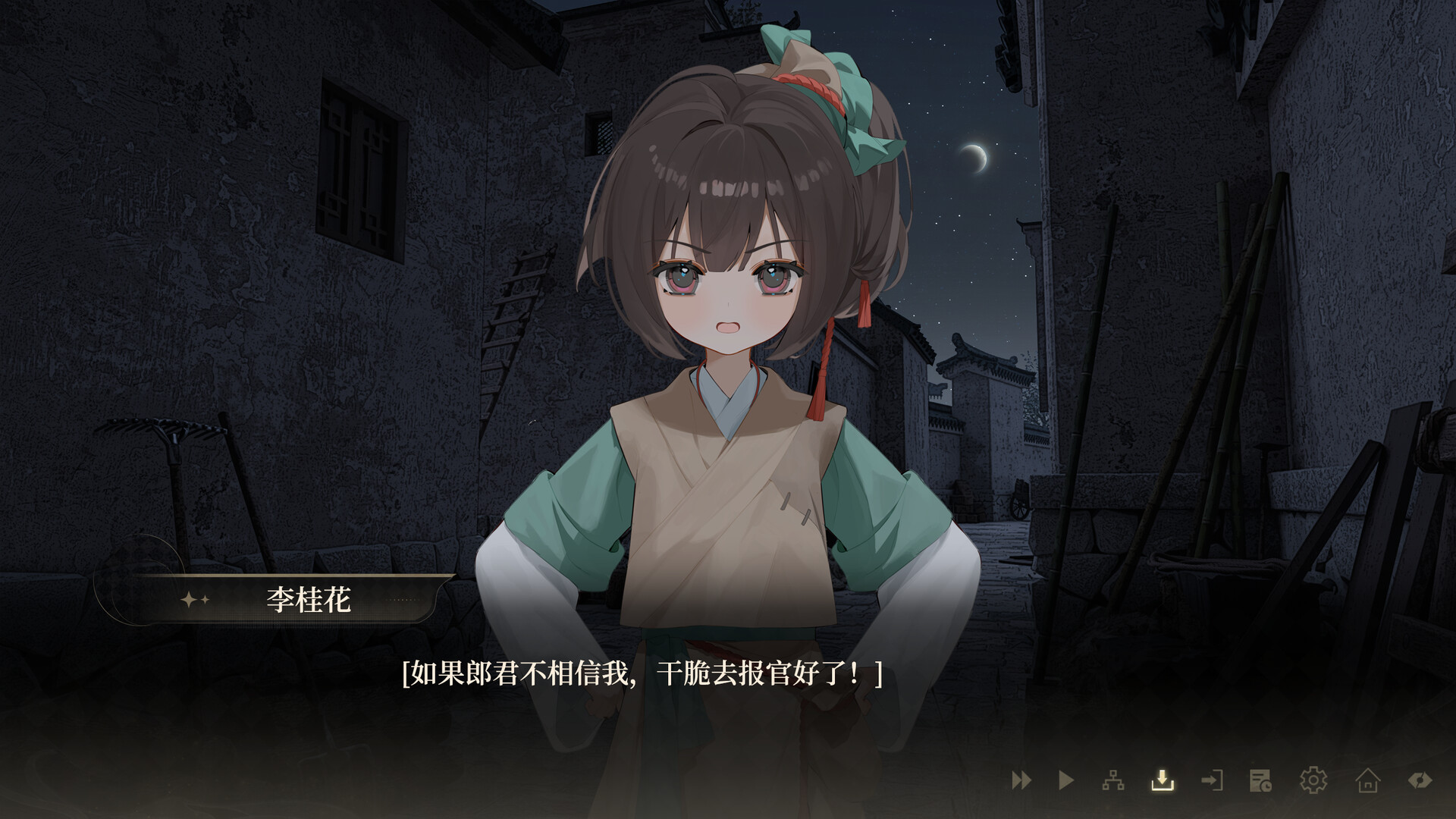The image size is (1456, 819).
Task: Return to title via the home icon
Action: (x=1367, y=781)
